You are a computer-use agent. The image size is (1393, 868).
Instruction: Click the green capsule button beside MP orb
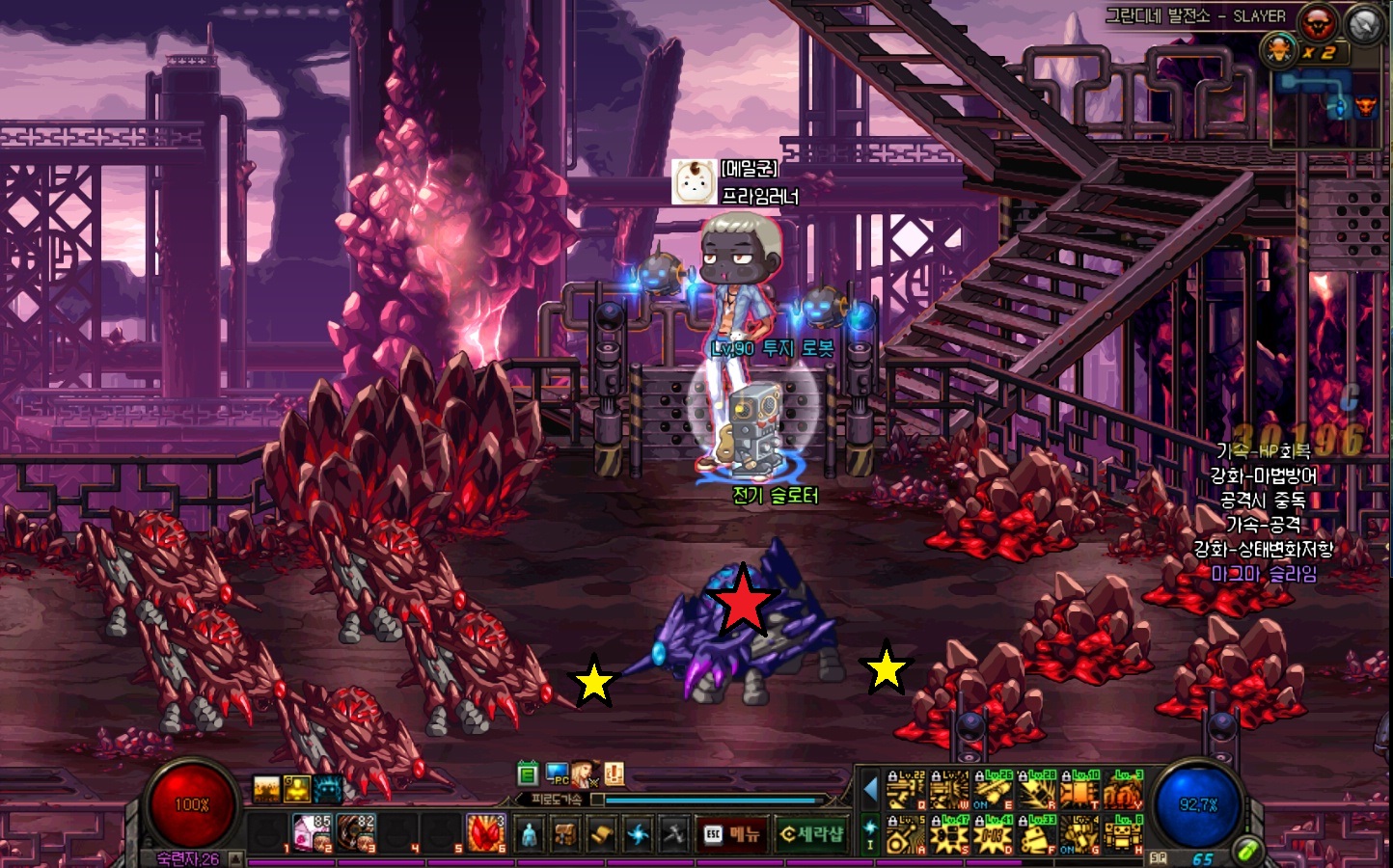(1247, 851)
